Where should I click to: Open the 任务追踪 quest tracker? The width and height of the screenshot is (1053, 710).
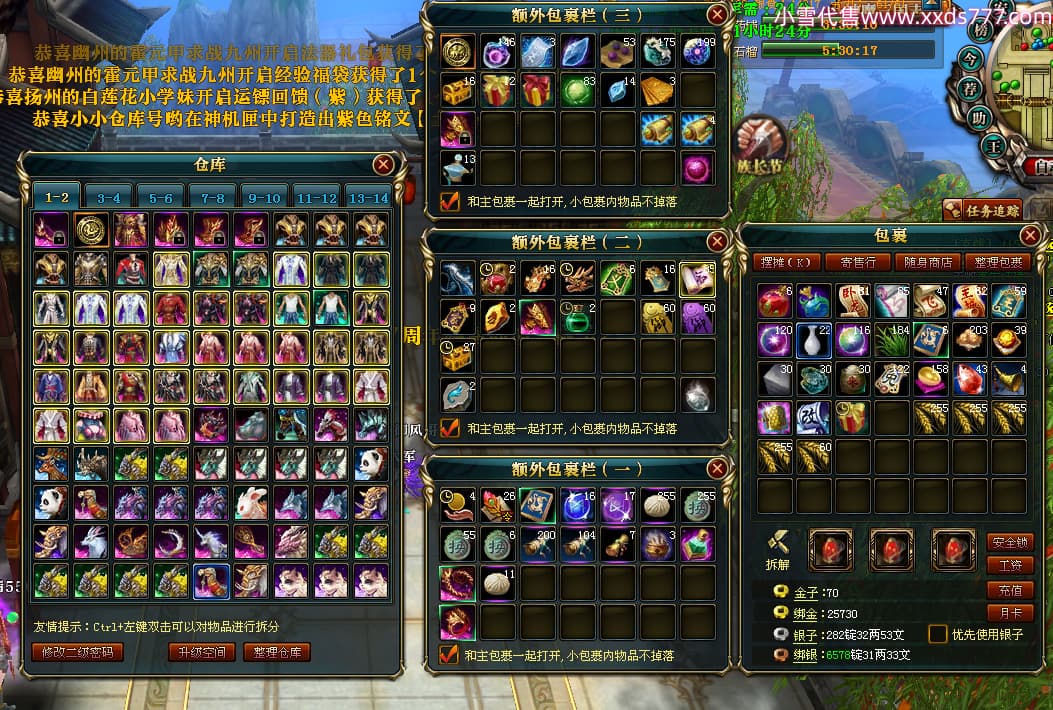tap(981, 210)
